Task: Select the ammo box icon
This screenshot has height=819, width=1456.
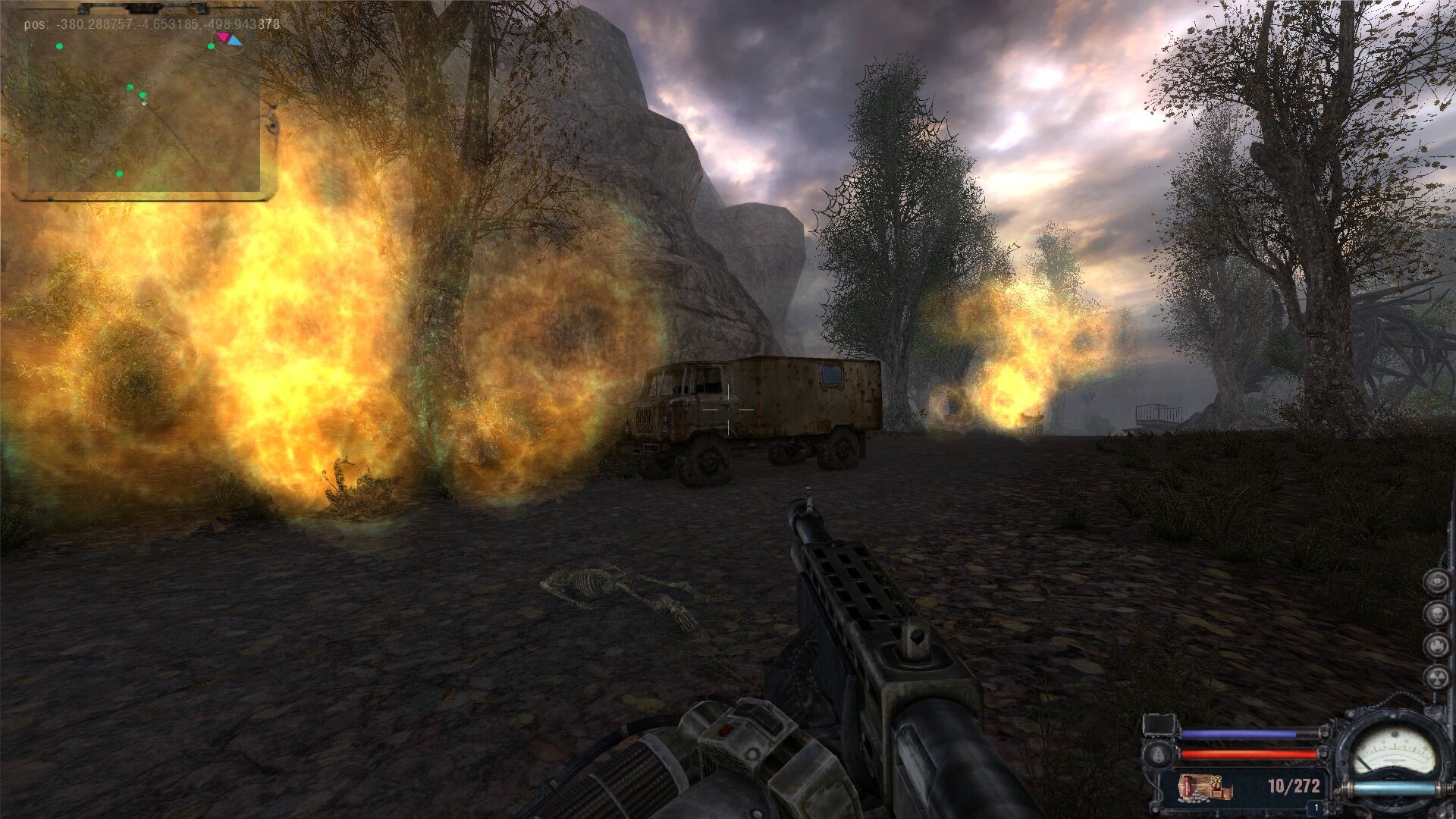Action: [1204, 787]
